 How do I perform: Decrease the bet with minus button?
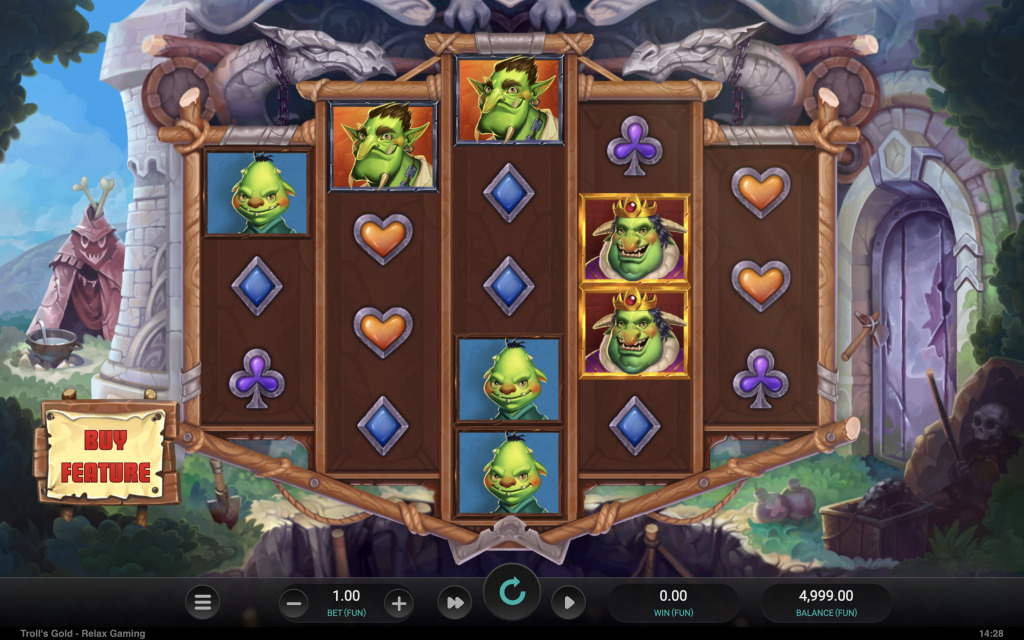[294, 602]
